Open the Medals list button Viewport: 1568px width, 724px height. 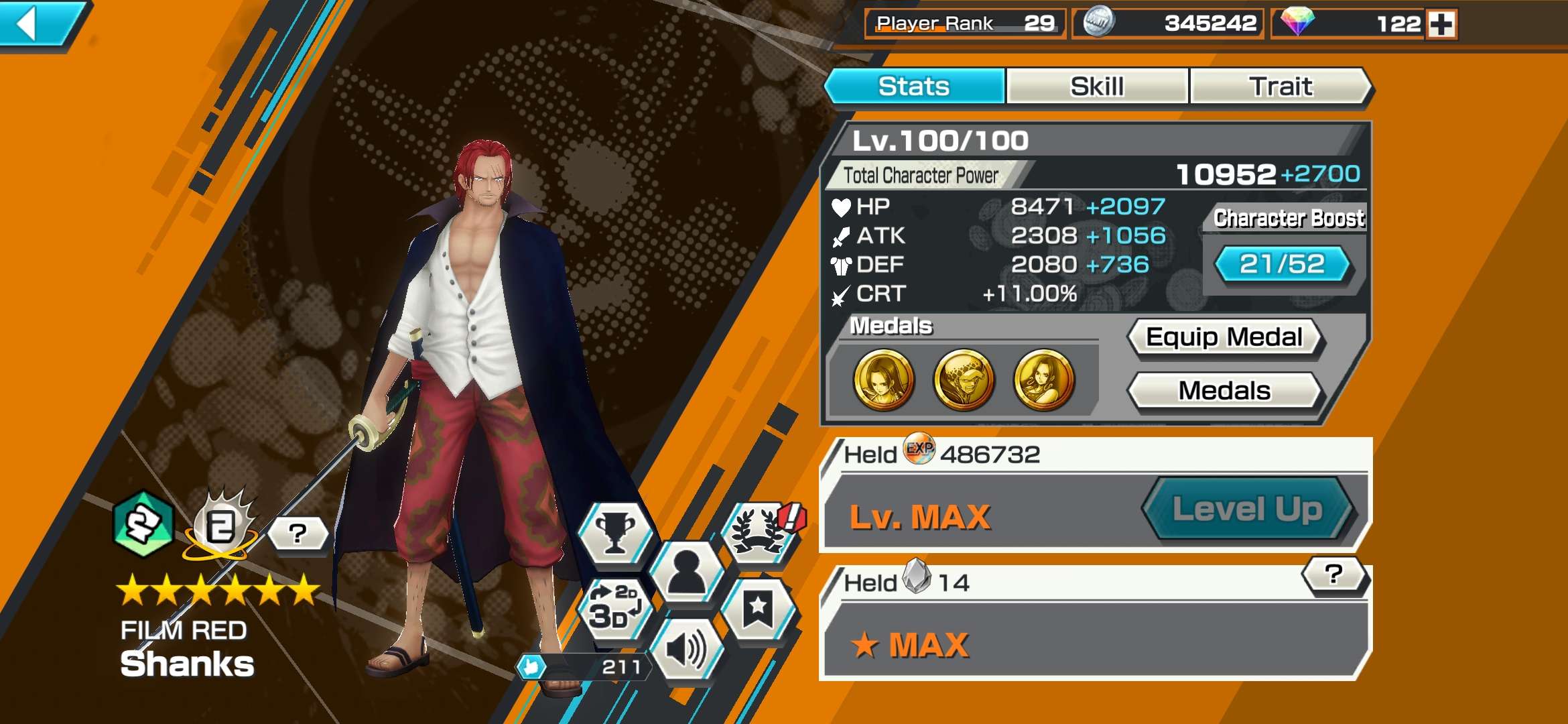pos(1224,391)
